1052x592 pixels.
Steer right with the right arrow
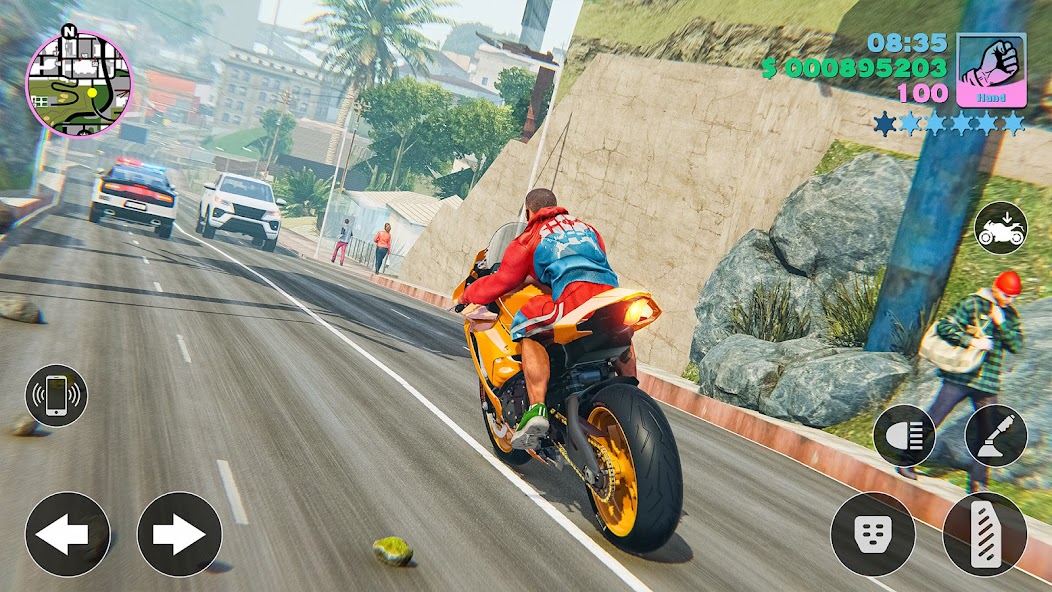tap(179, 534)
